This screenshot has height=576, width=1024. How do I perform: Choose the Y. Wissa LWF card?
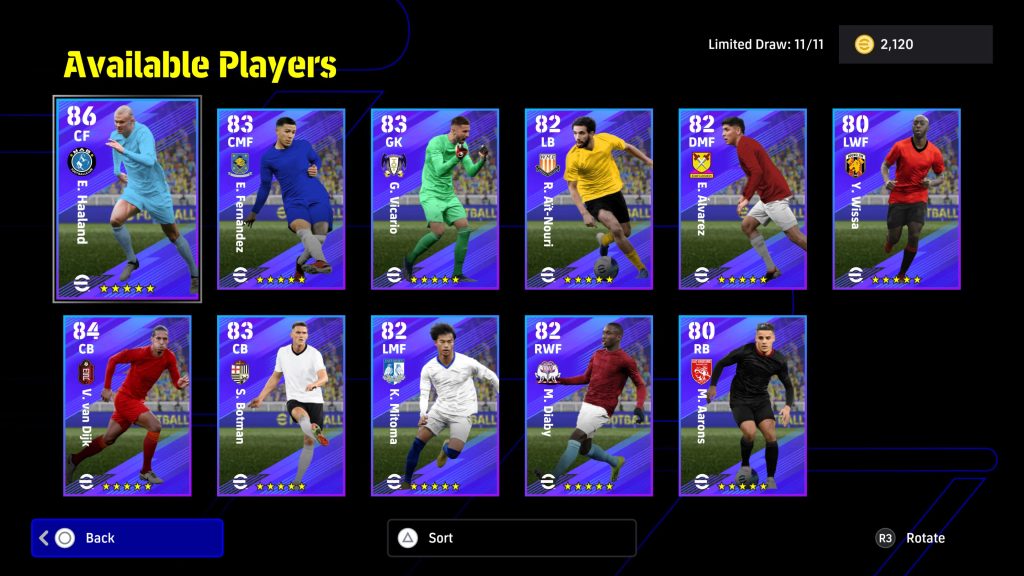tap(897, 199)
